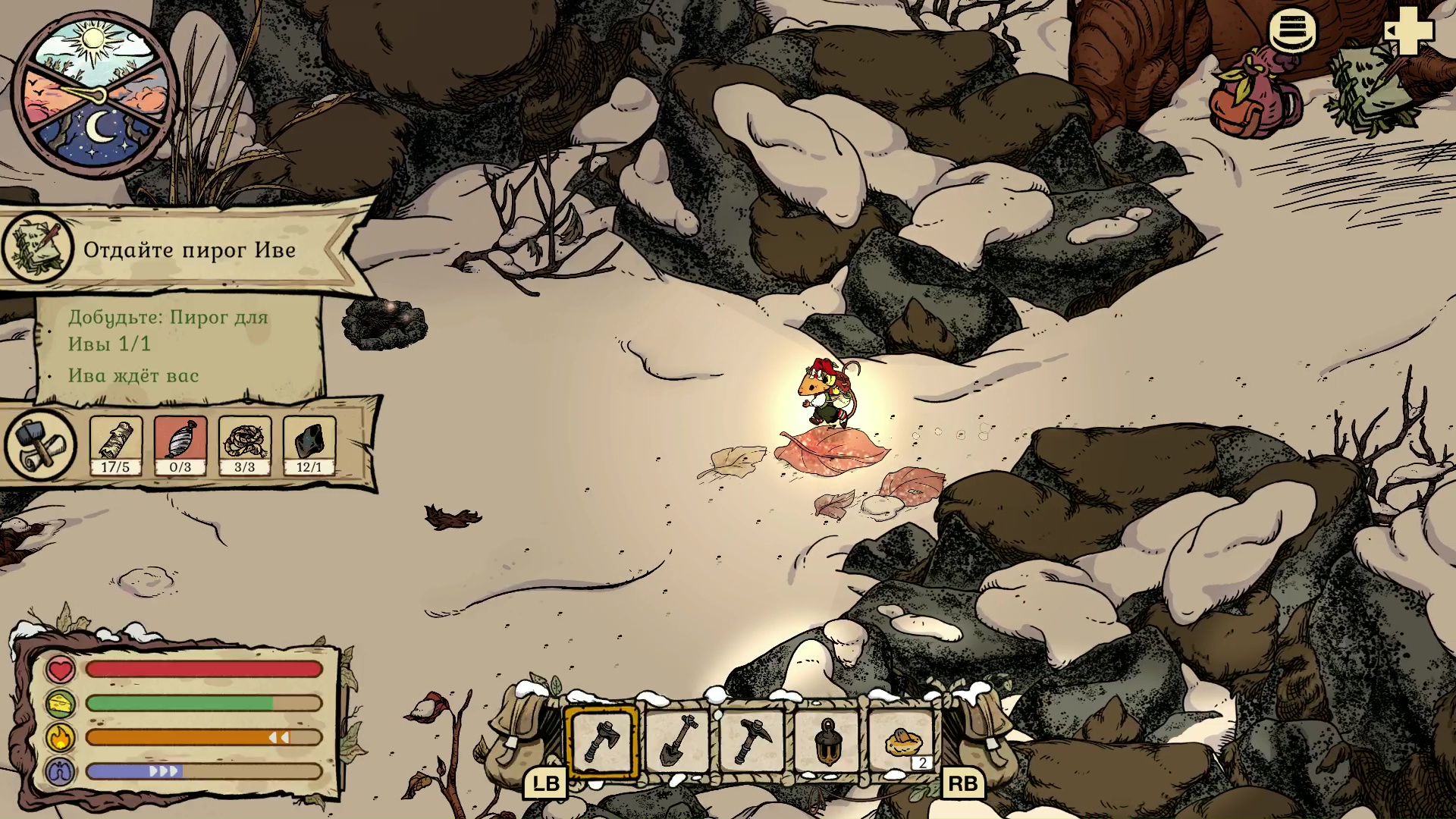Screen dimensions: 1456x819
Task: Choose the pickaxe in the hotbar
Action: [x=752, y=741]
